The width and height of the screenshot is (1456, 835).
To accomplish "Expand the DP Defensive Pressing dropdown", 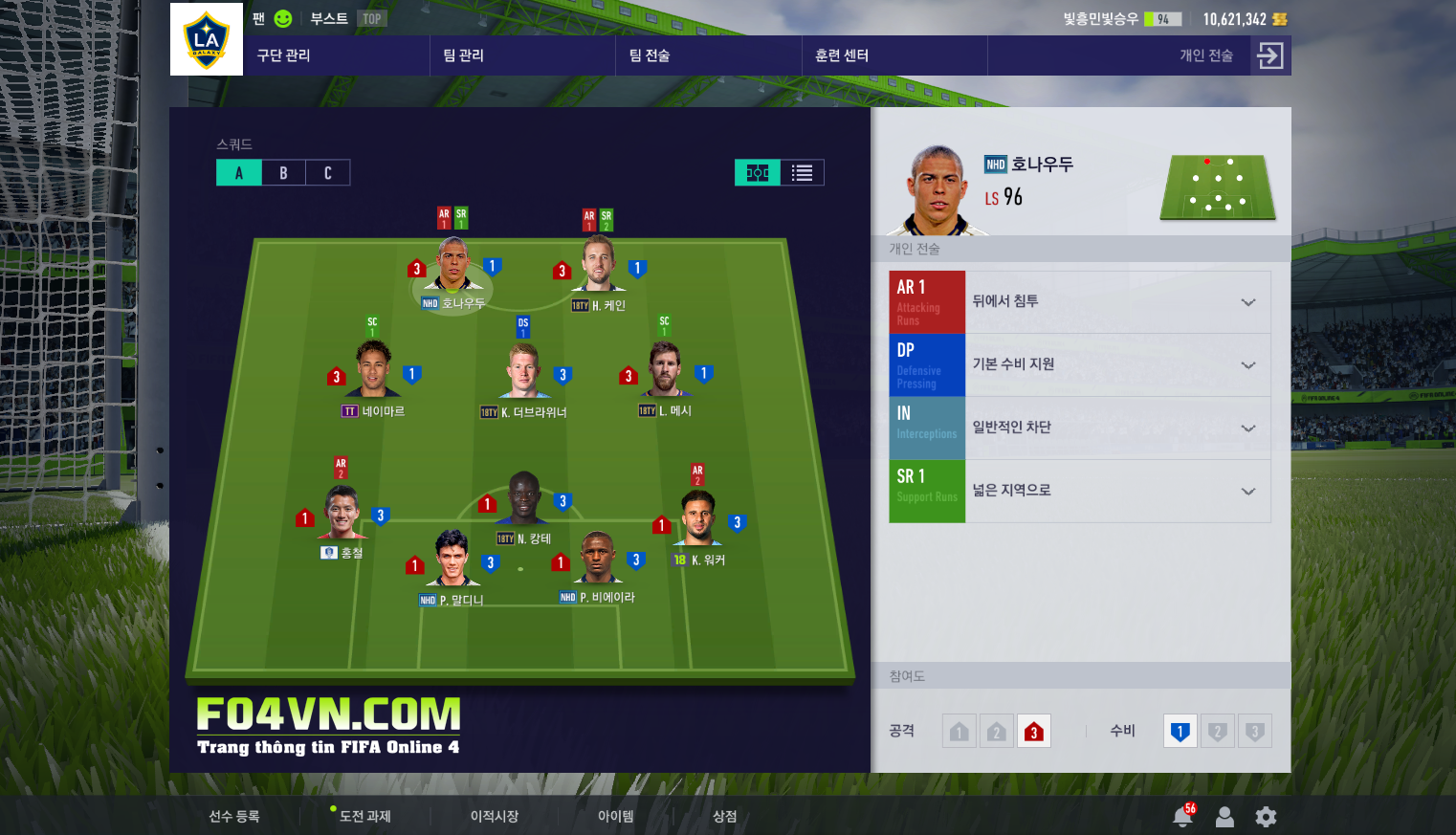I will pos(1247,365).
